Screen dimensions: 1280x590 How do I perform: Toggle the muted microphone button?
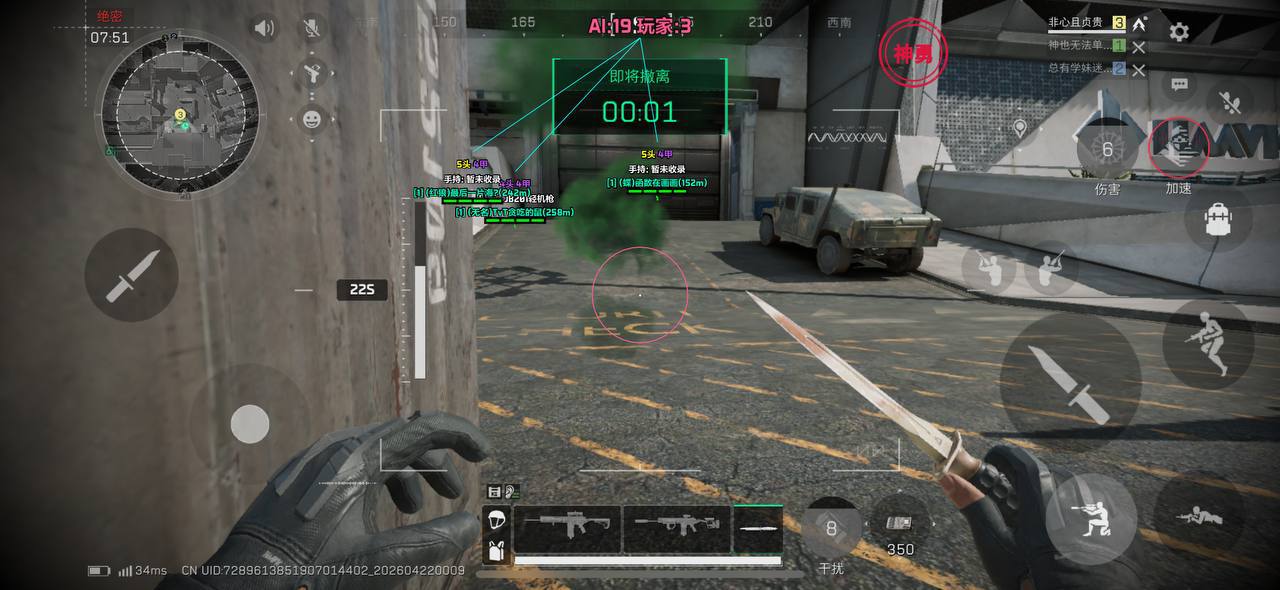coord(312,28)
